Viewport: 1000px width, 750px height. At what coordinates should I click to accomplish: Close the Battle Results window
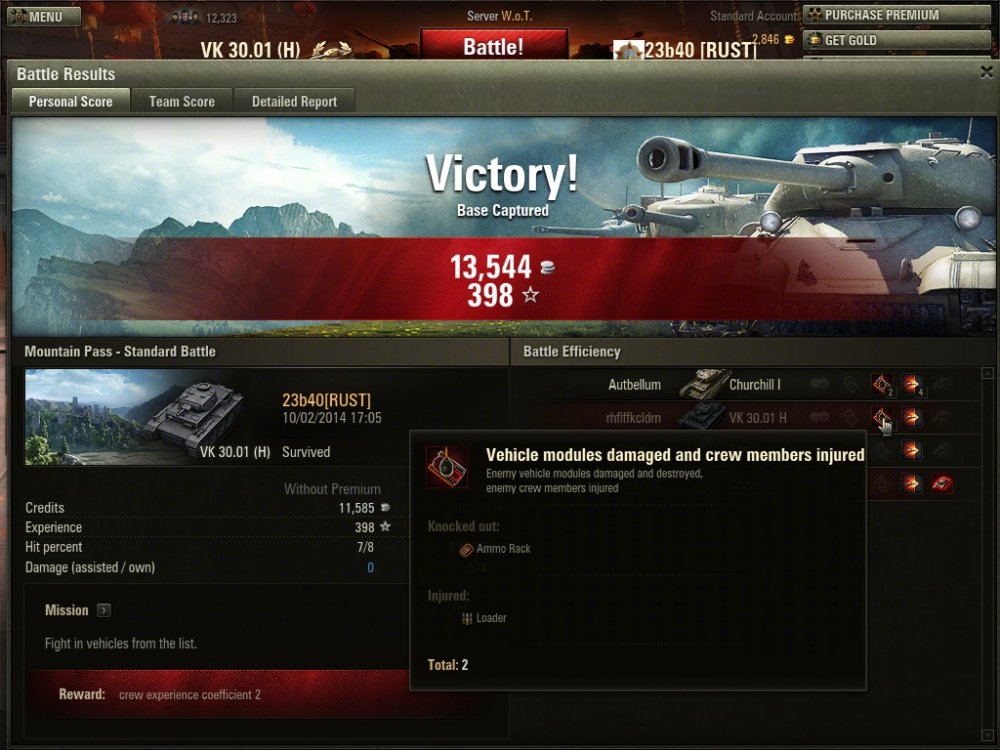pyautogui.click(x=986, y=72)
